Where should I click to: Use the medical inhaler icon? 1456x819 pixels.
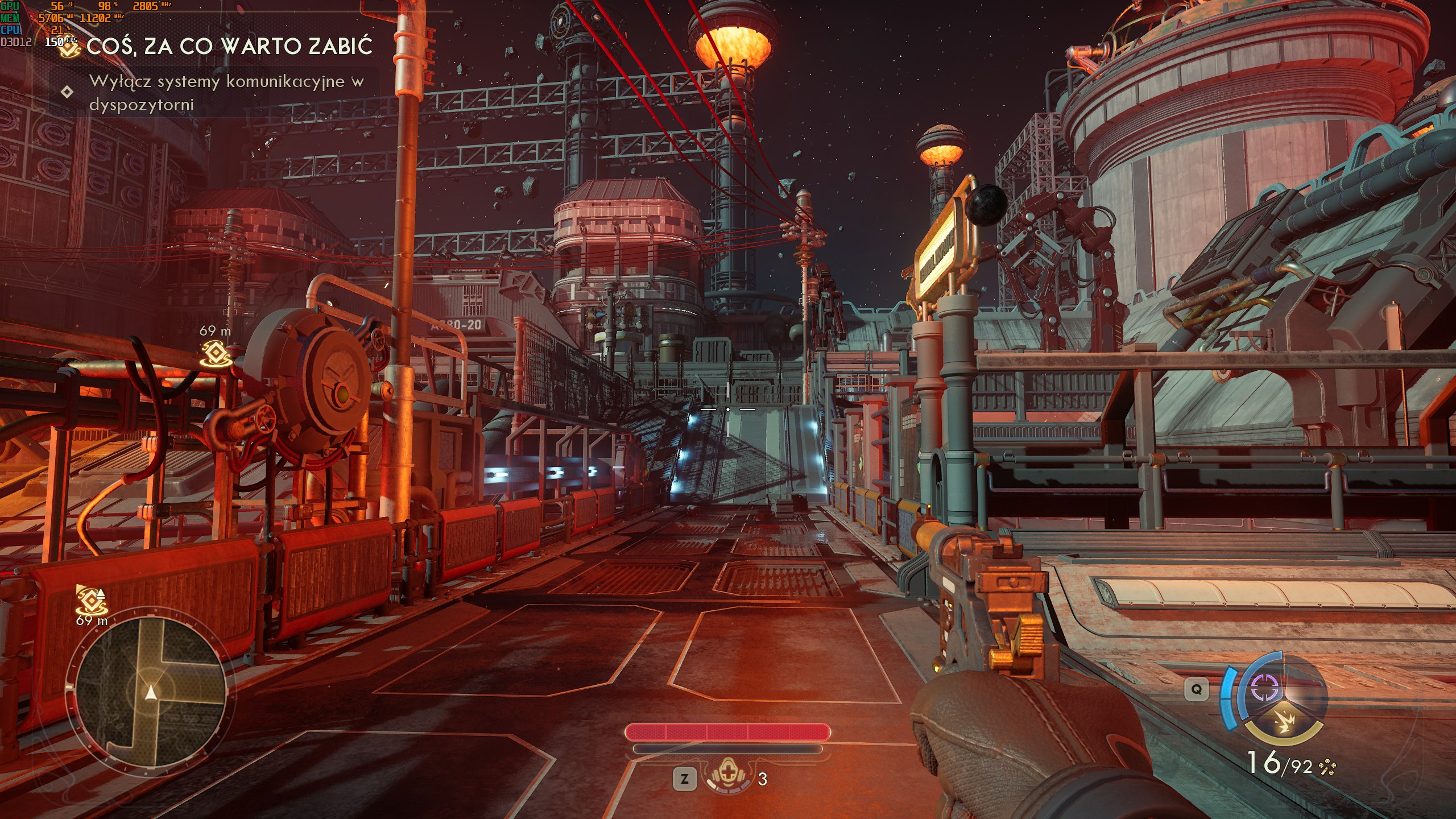coord(727,776)
